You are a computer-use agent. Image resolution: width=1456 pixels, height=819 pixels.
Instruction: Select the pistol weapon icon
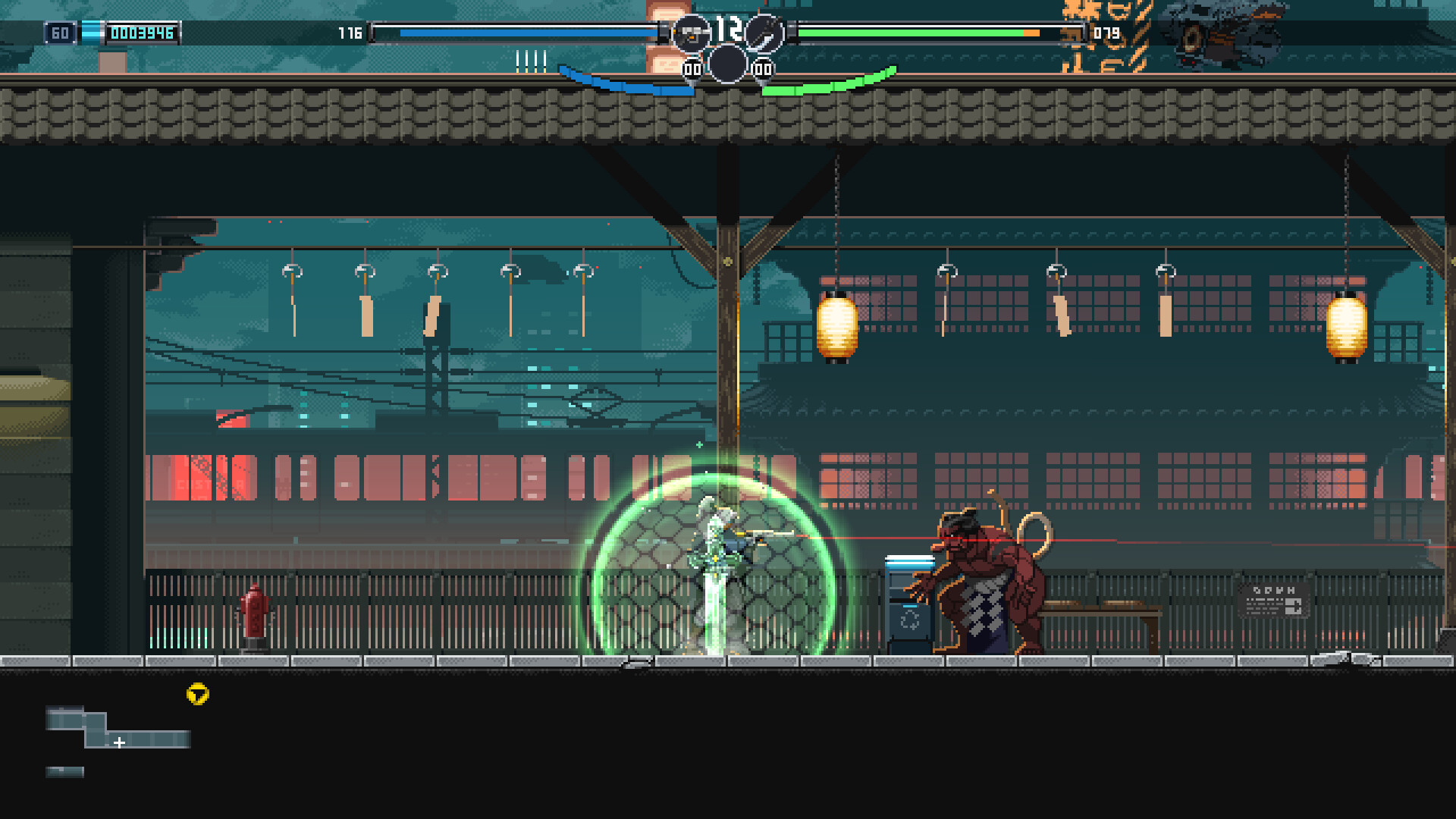[x=691, y=33]
